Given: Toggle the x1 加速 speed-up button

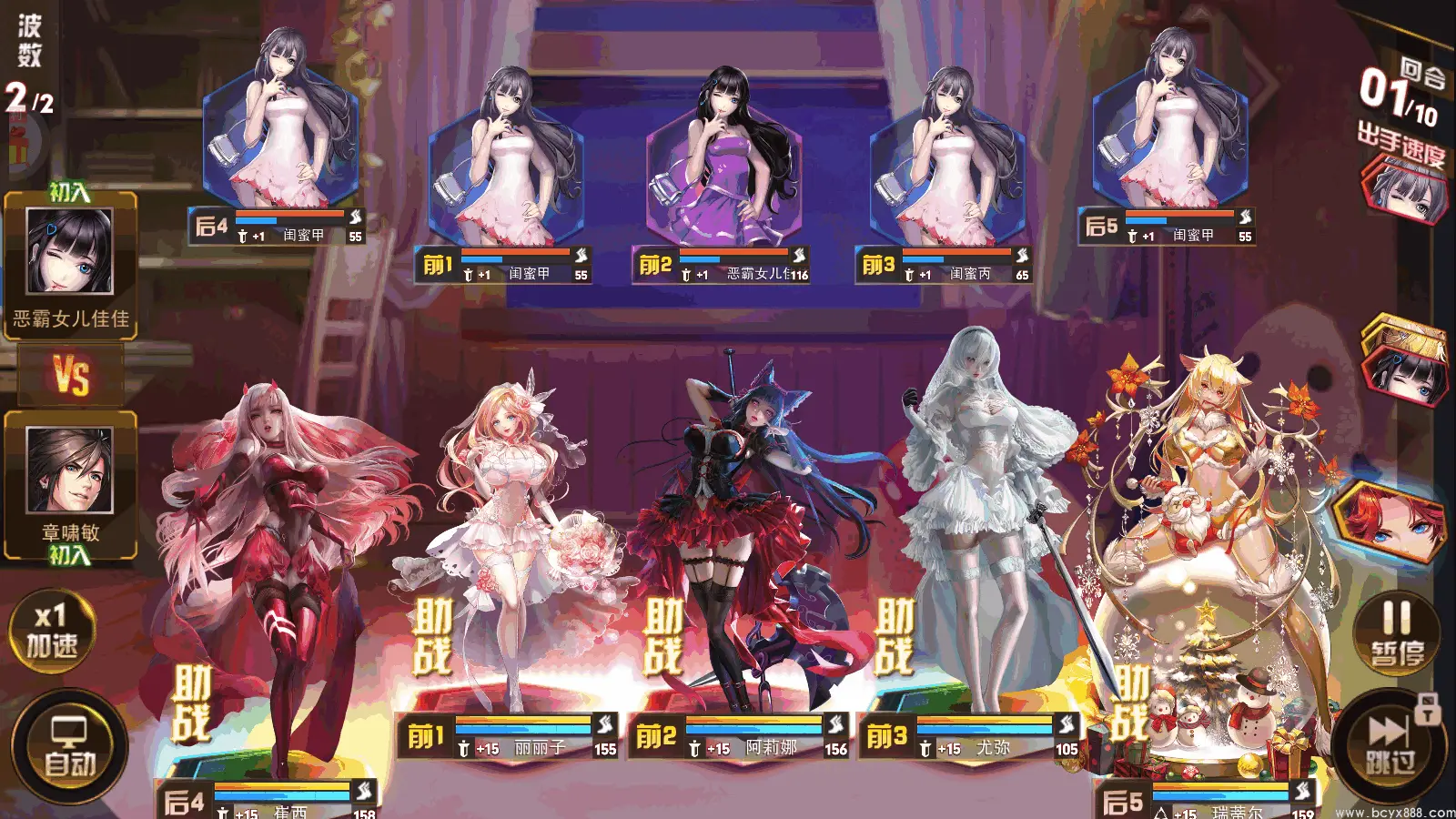Looking at the screenshot, I should (x=51, y=630).
